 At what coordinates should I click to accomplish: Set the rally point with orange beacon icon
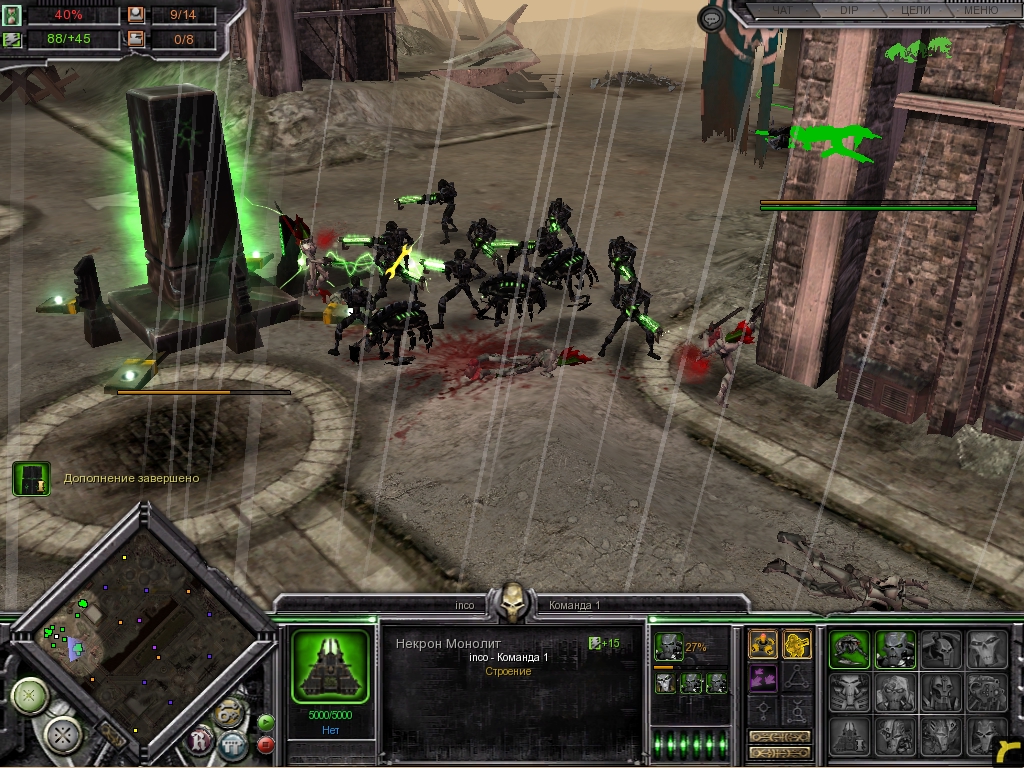tap(763, 645)
